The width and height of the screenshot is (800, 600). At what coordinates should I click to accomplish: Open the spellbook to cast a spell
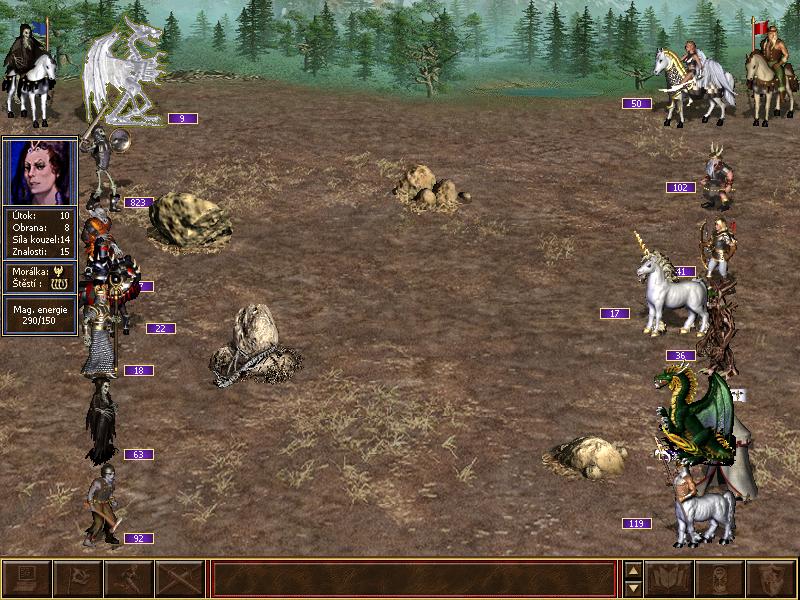pyautogui.click(x=670, y=579)
